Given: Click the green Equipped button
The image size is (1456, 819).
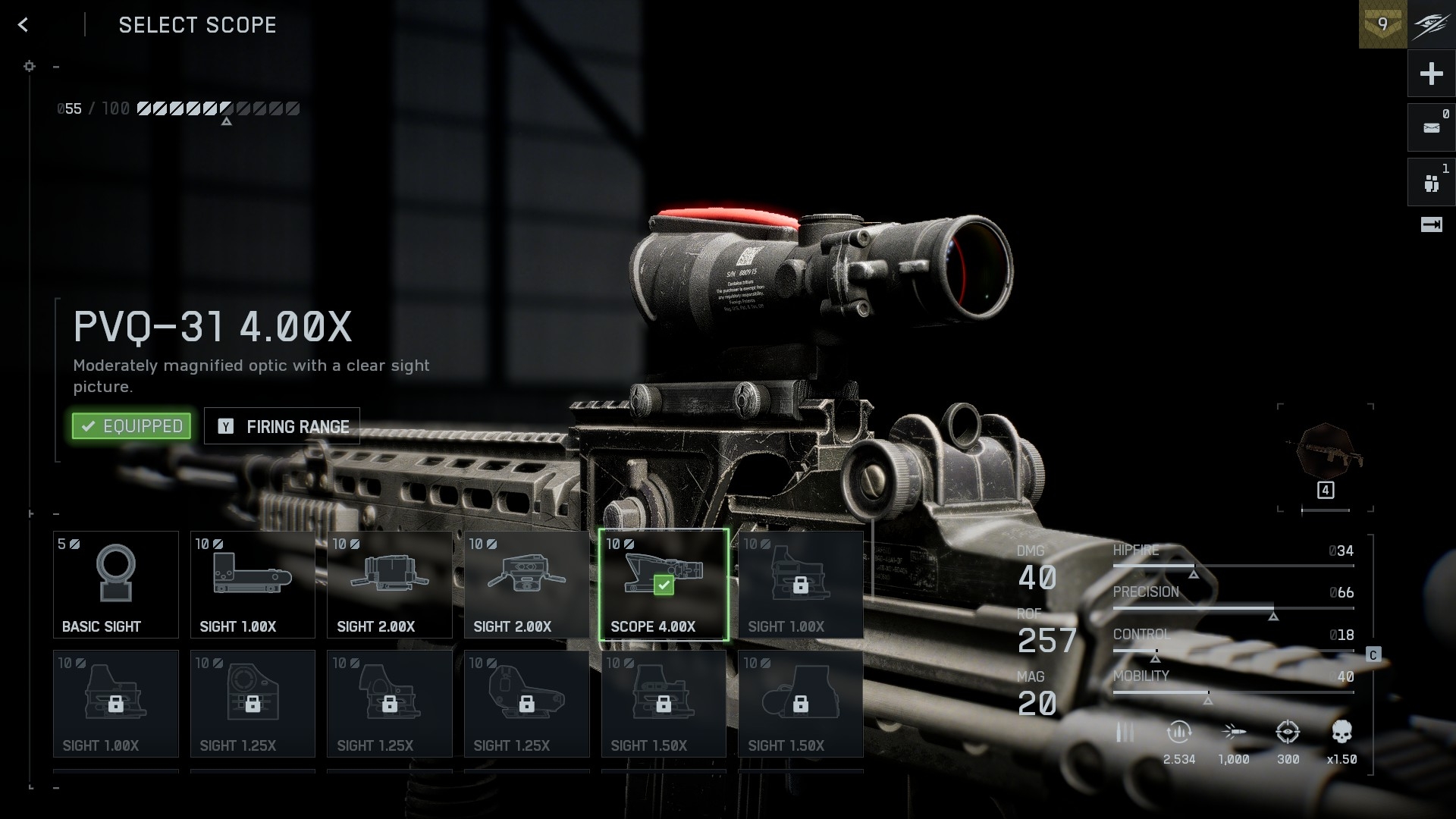Looking at the screenshot, I should (x=131, y=426).
